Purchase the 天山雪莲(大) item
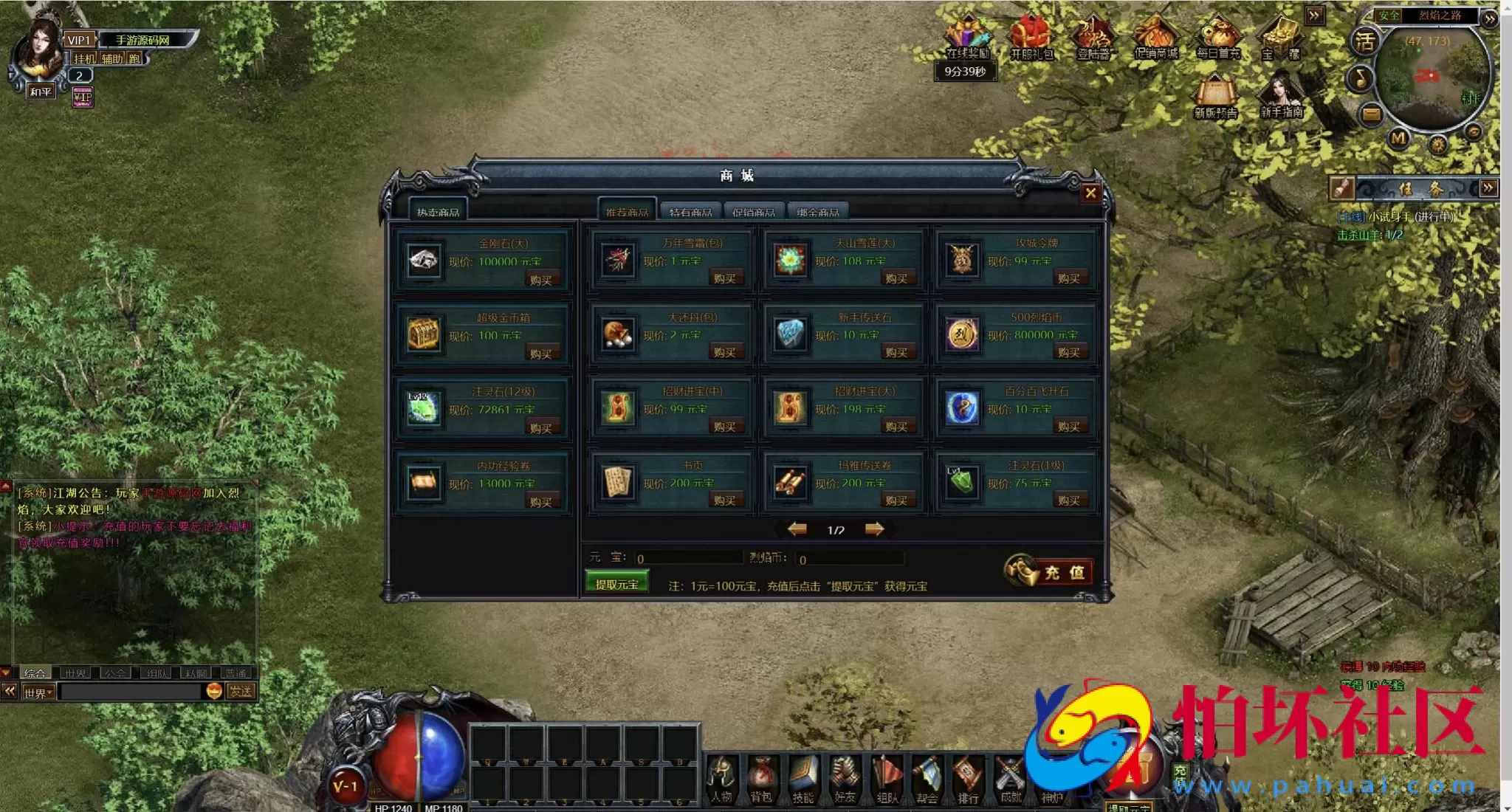 click(x=896, y=279)
